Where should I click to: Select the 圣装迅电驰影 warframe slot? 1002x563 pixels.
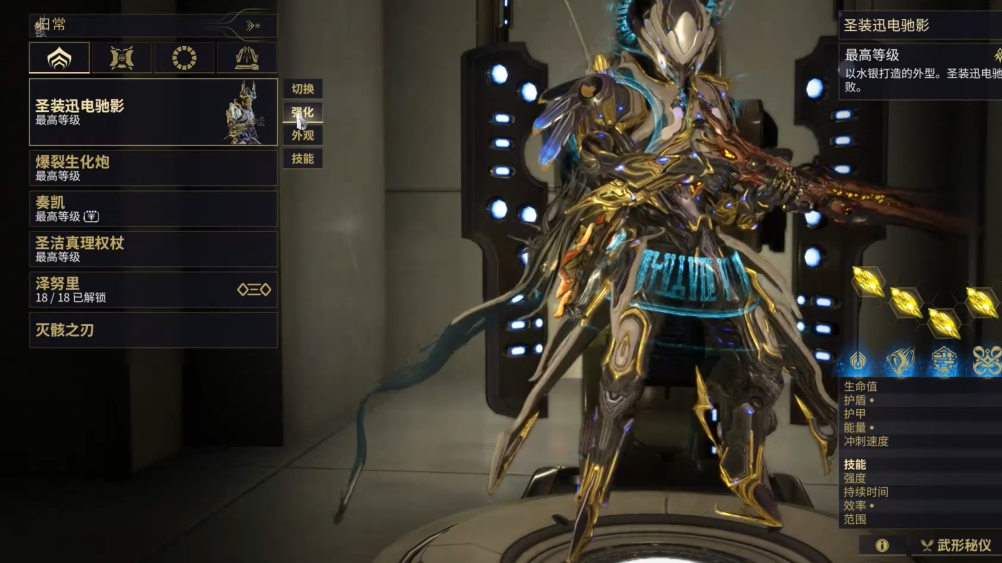coord(153,112)
